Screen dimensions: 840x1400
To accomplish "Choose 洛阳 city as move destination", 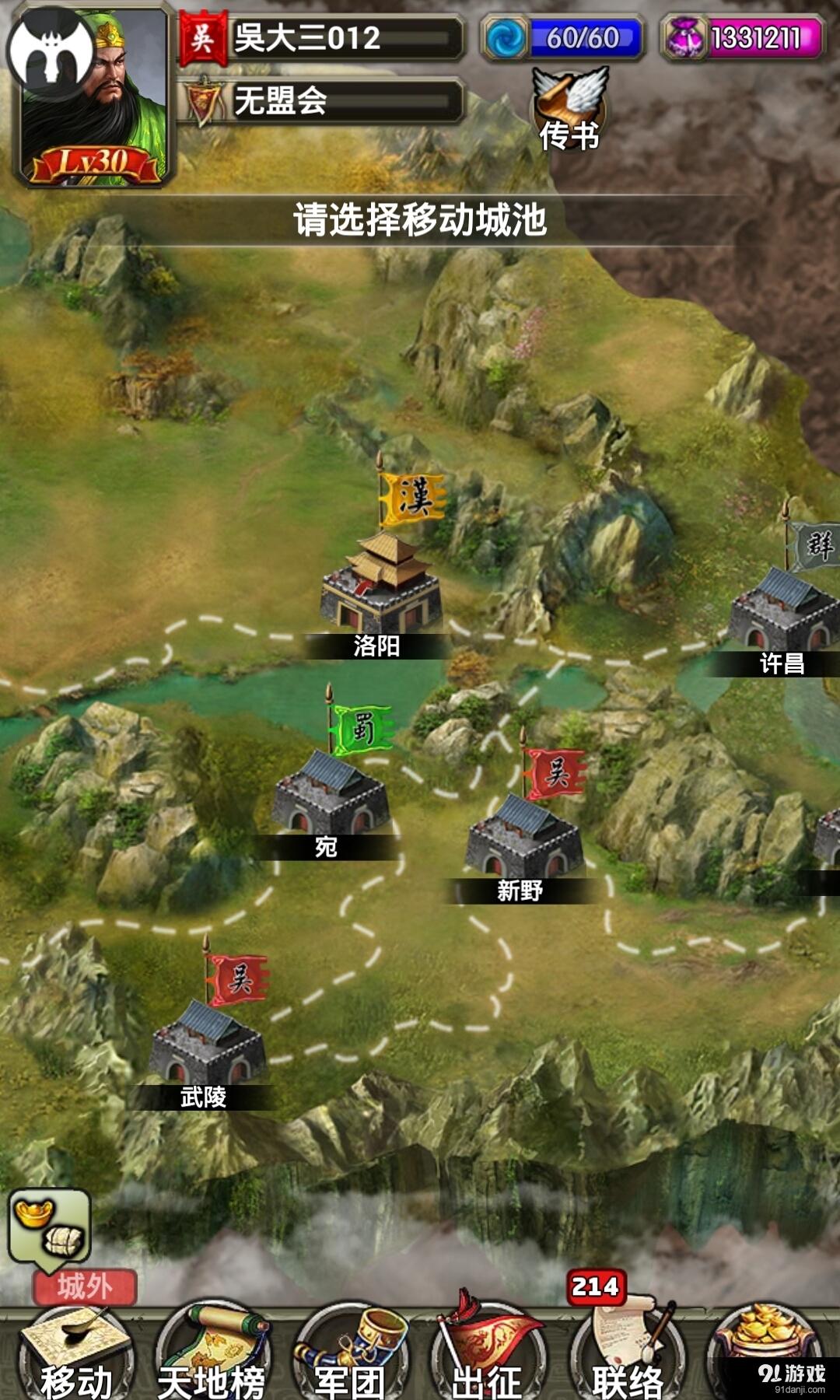I will [381, 591].
